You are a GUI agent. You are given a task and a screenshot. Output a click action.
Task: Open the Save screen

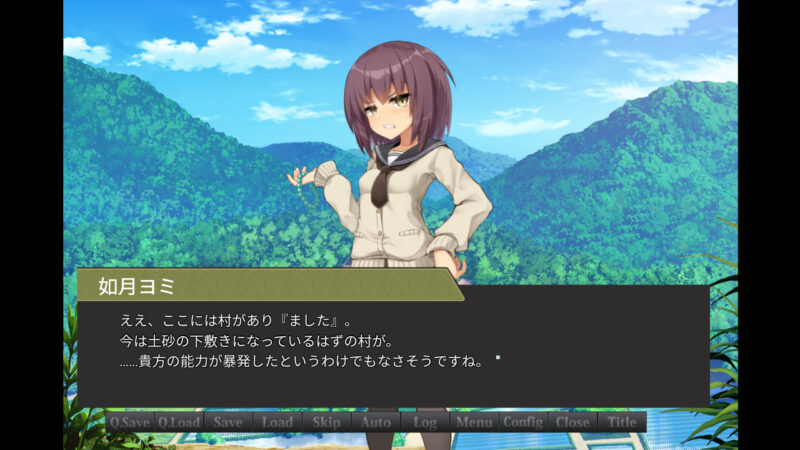click(228, 422)
